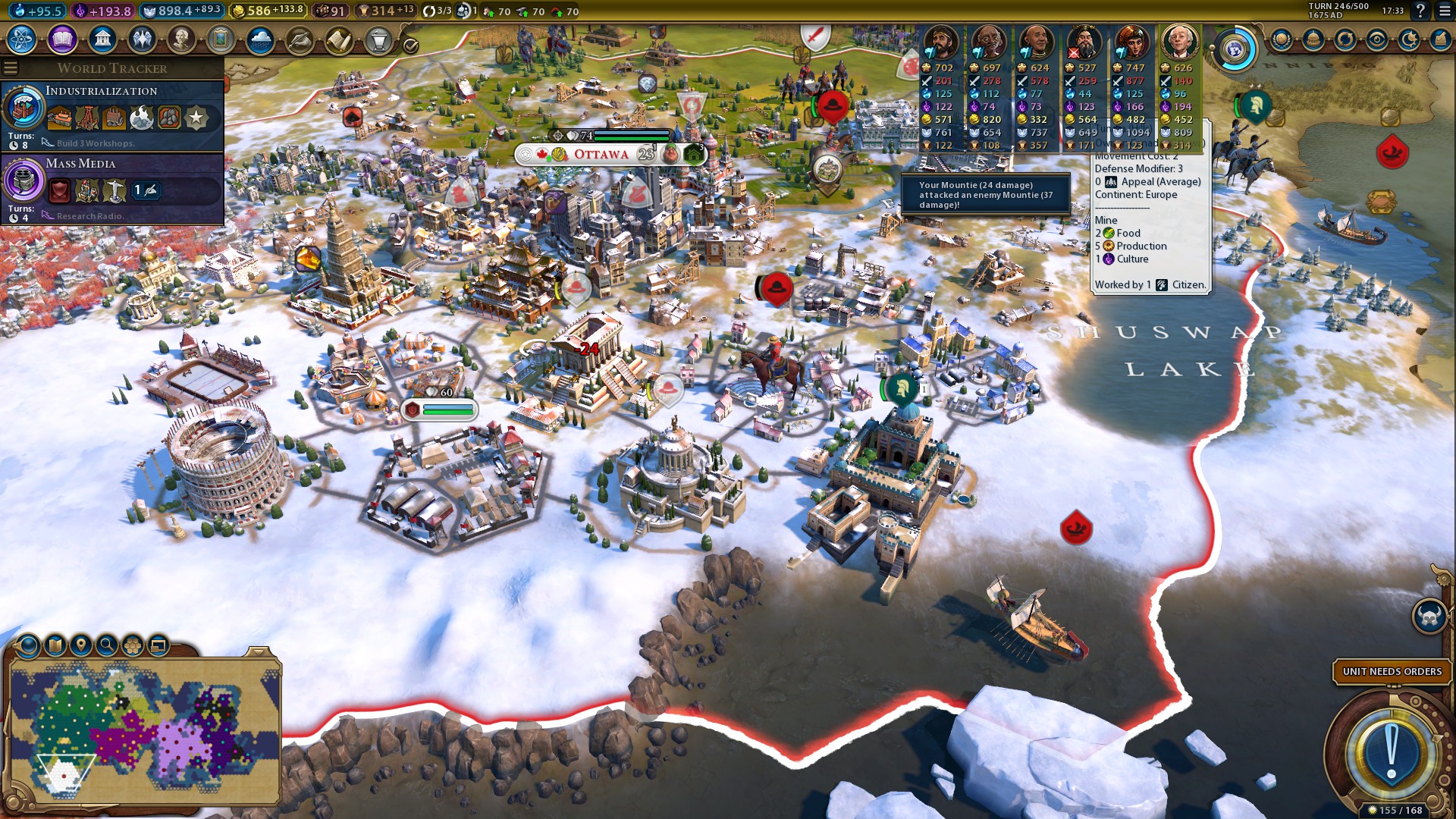The height and width of the screenshot is (819, 1456).
Task: Click the Unit Needs Orders button
Action: (1392, 671)
